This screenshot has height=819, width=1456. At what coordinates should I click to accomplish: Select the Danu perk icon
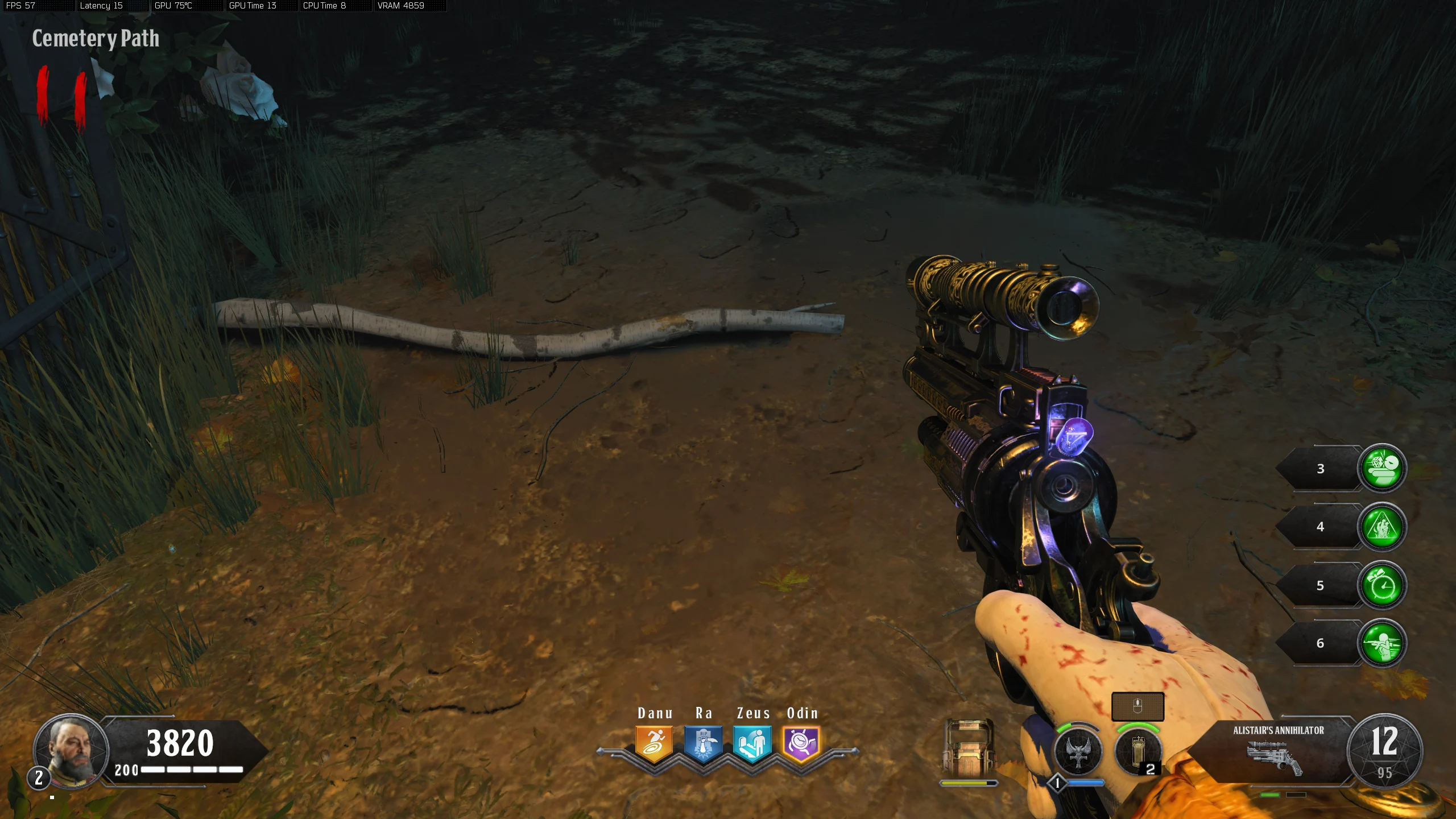tap(654, 743)
